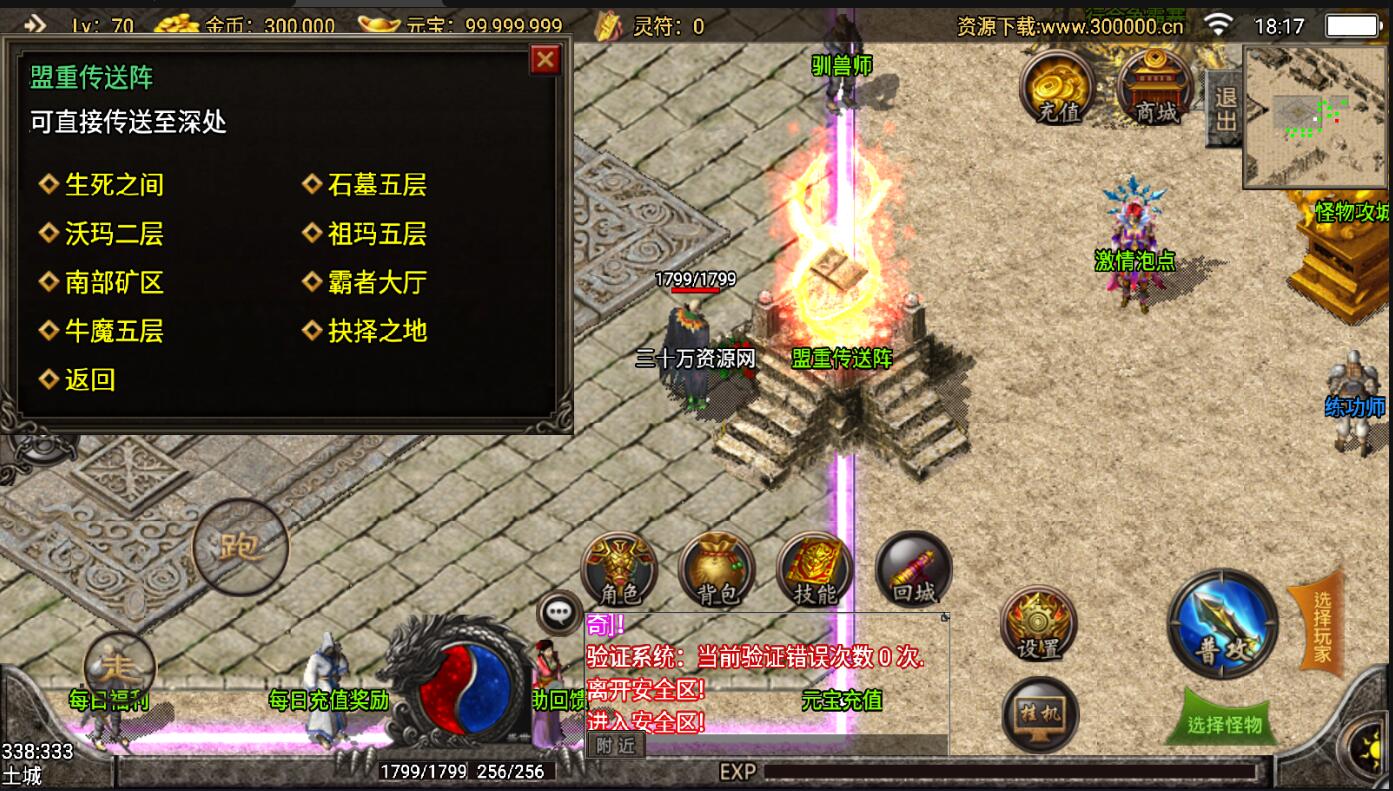This screenshot has height=791, width=1393.
Task: Click the 返回 back option
Action: 90,380
